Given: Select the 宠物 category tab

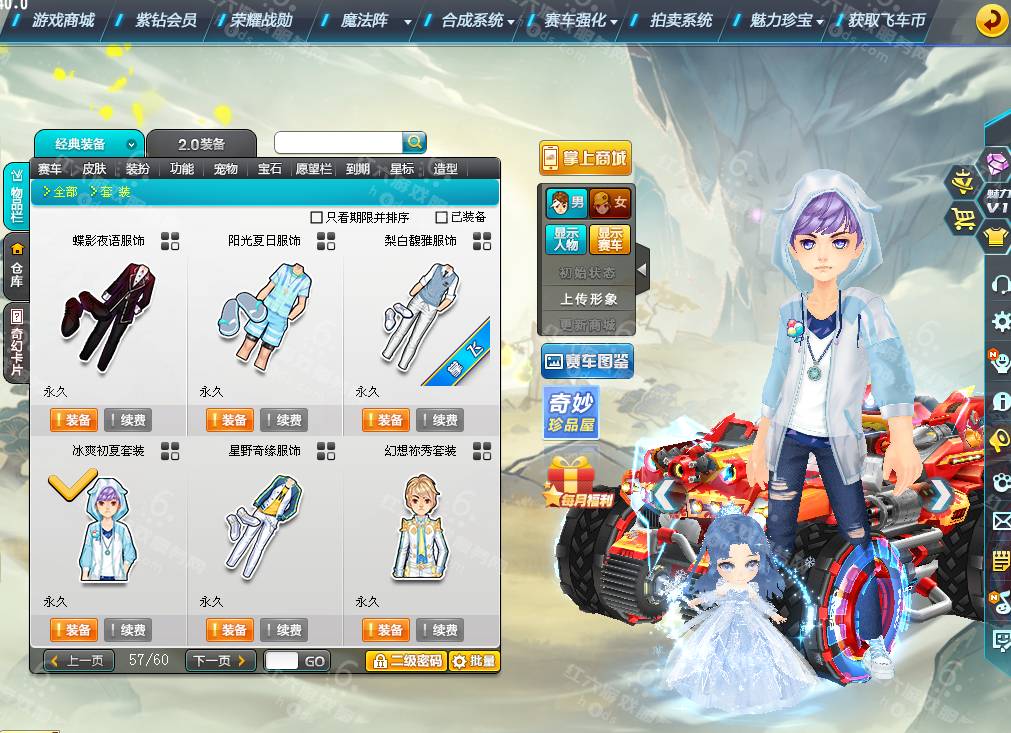Looking at the screenshot, I should pos(226,169).
